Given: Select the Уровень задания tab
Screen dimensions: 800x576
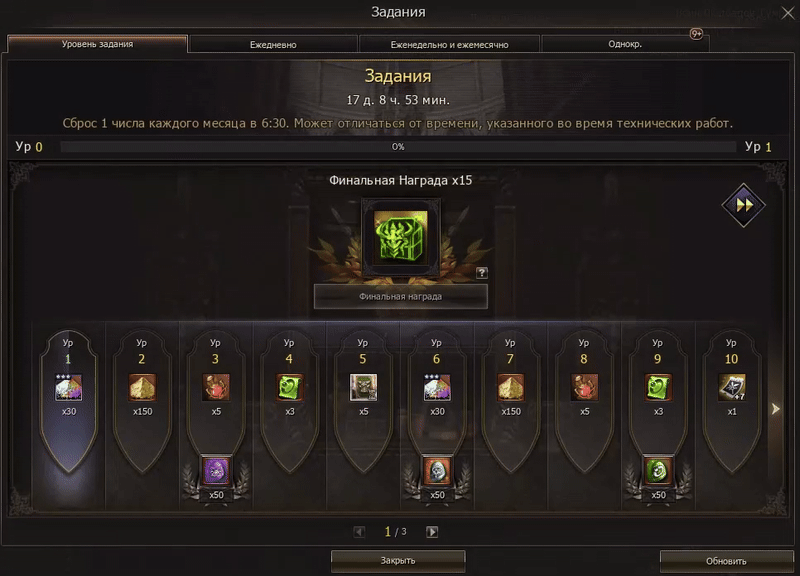Looking at the screenshot, I should [97, 45].
